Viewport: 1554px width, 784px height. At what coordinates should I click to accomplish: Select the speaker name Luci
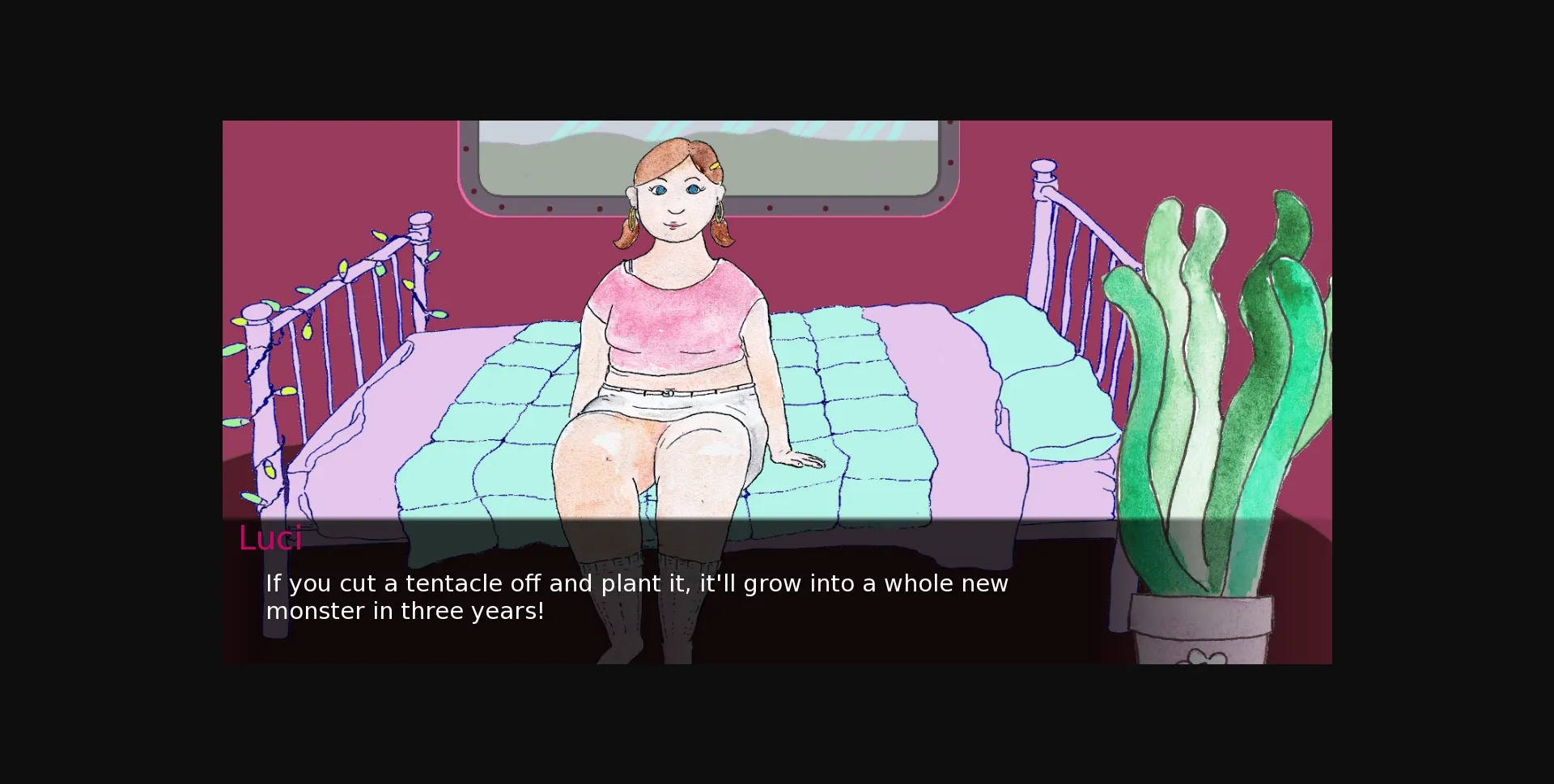[x=270, y=537]
